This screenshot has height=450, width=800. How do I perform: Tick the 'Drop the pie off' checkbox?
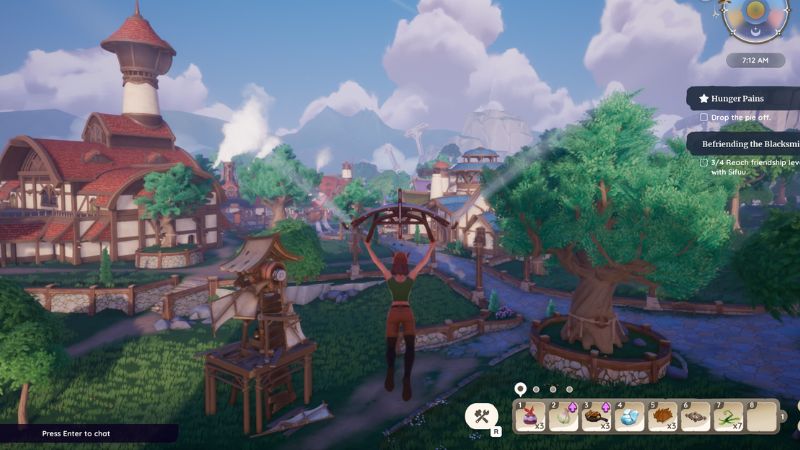[x=704, y=118]
